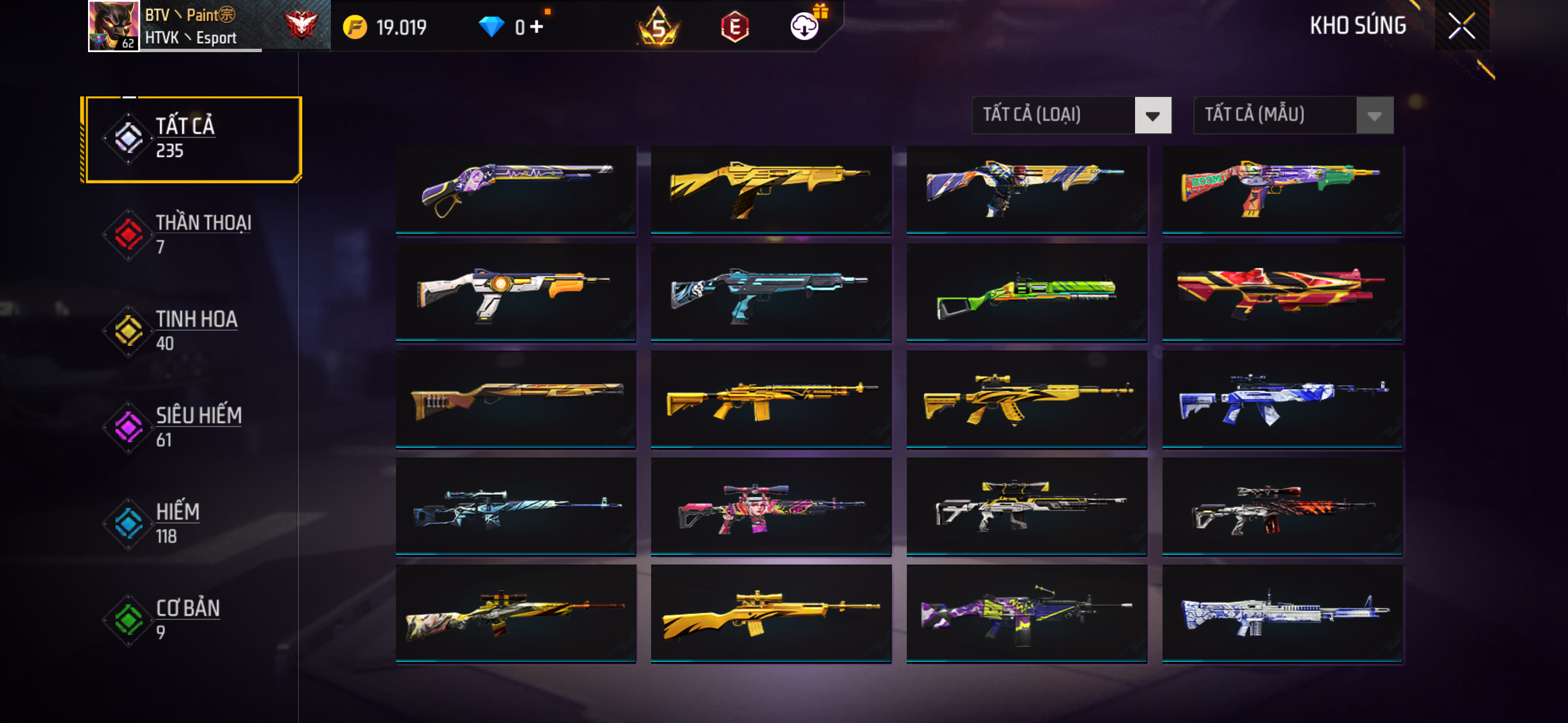Select the green and orange shotgun skin
Screen dimensions: 1568x723
[x=1026, y=293]
